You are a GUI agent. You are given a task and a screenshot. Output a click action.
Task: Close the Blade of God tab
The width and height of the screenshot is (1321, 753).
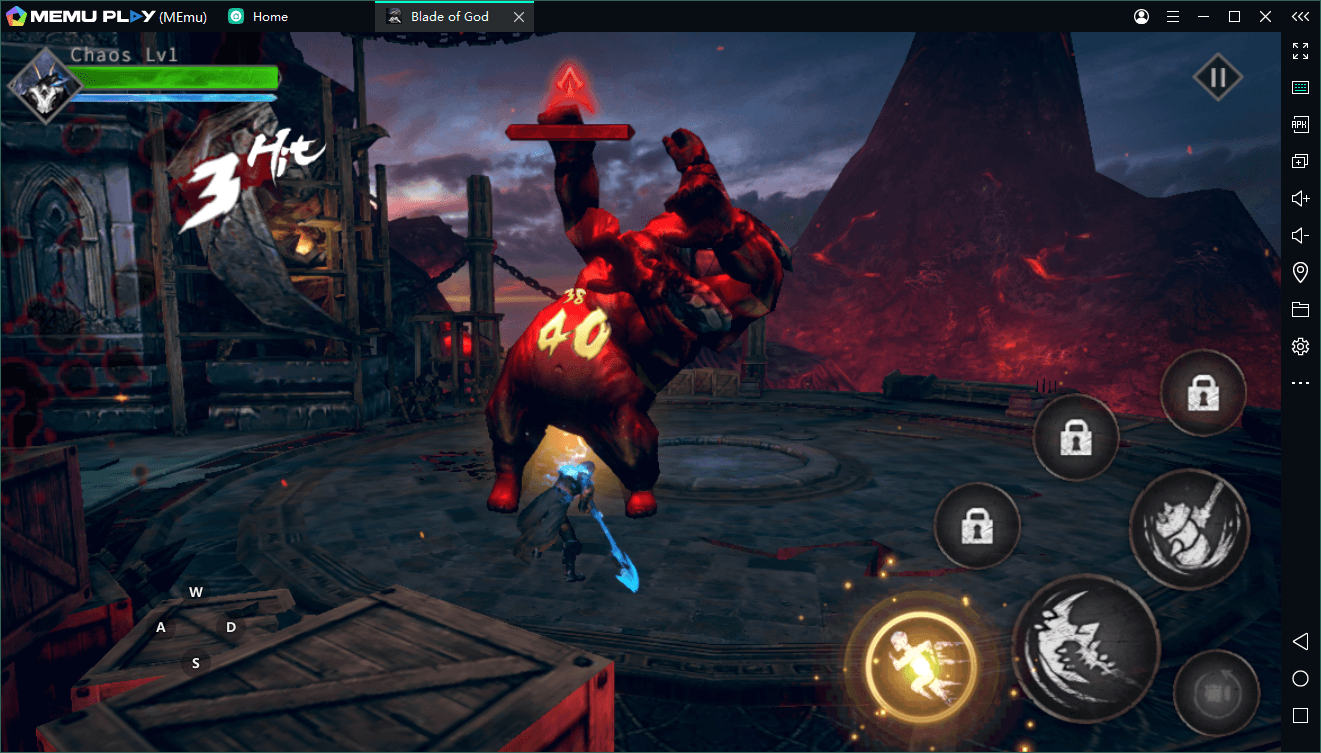[518, 17]
